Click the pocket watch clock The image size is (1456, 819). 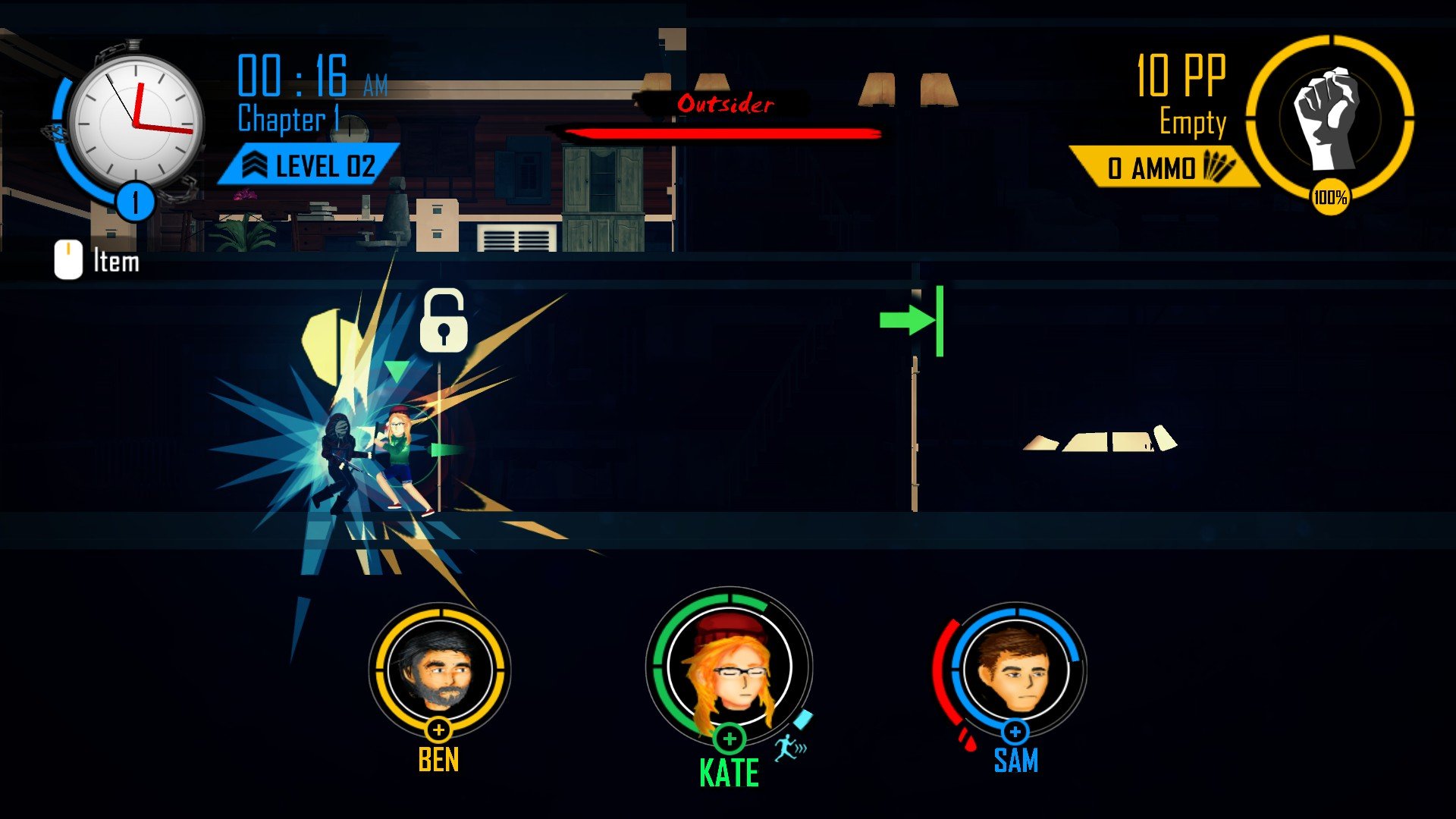136,123
